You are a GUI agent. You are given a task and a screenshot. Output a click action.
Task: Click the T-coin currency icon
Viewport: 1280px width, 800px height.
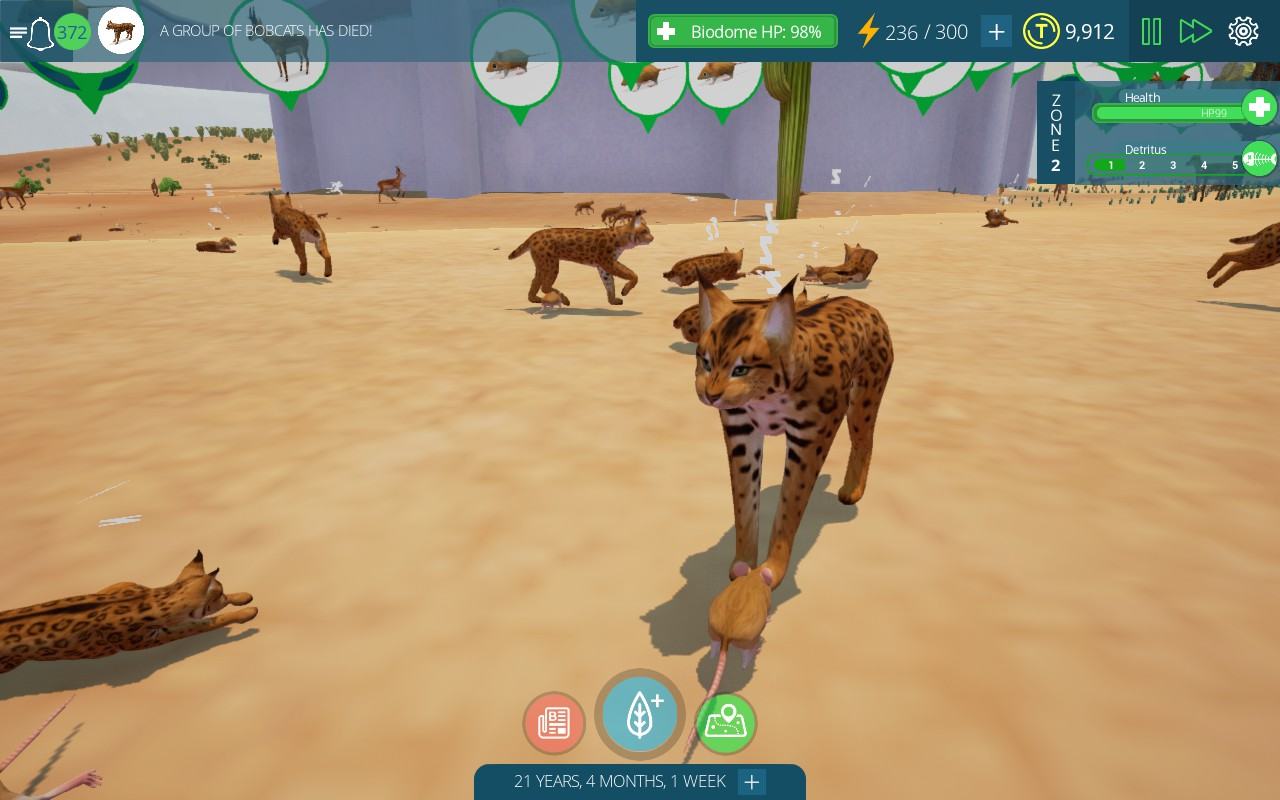pos(1041,32)
